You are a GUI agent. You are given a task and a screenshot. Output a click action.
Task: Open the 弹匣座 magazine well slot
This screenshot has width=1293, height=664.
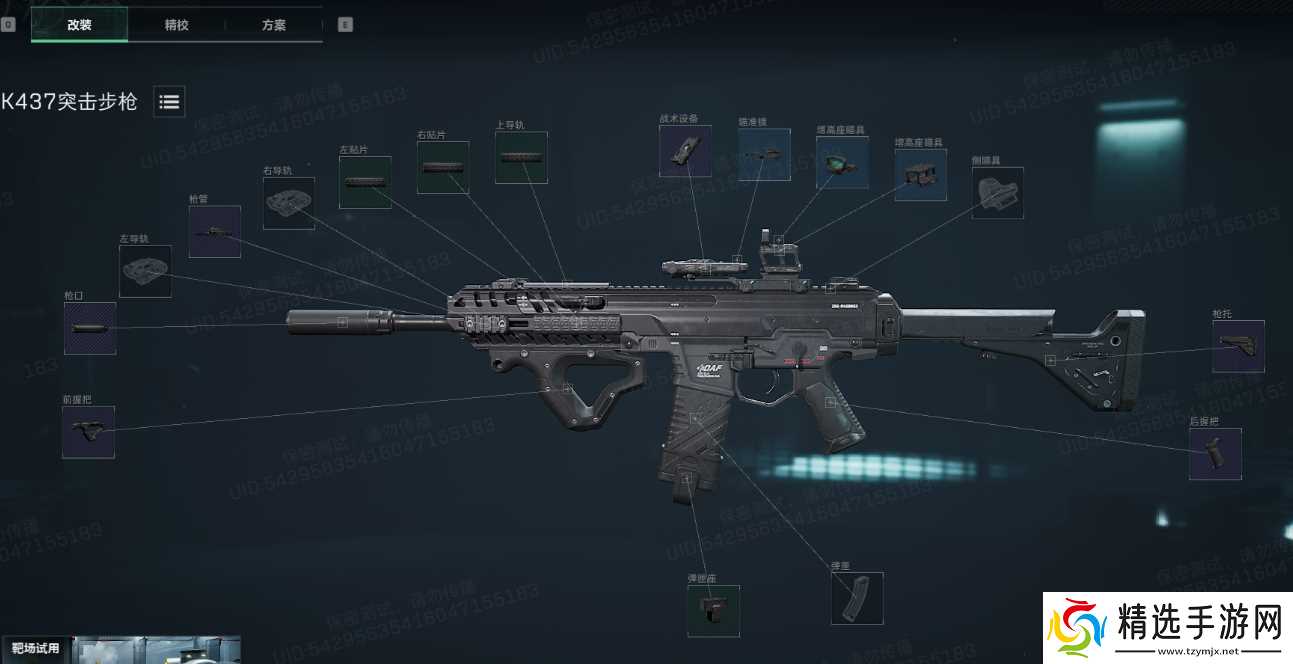click(x=713, y=611)
